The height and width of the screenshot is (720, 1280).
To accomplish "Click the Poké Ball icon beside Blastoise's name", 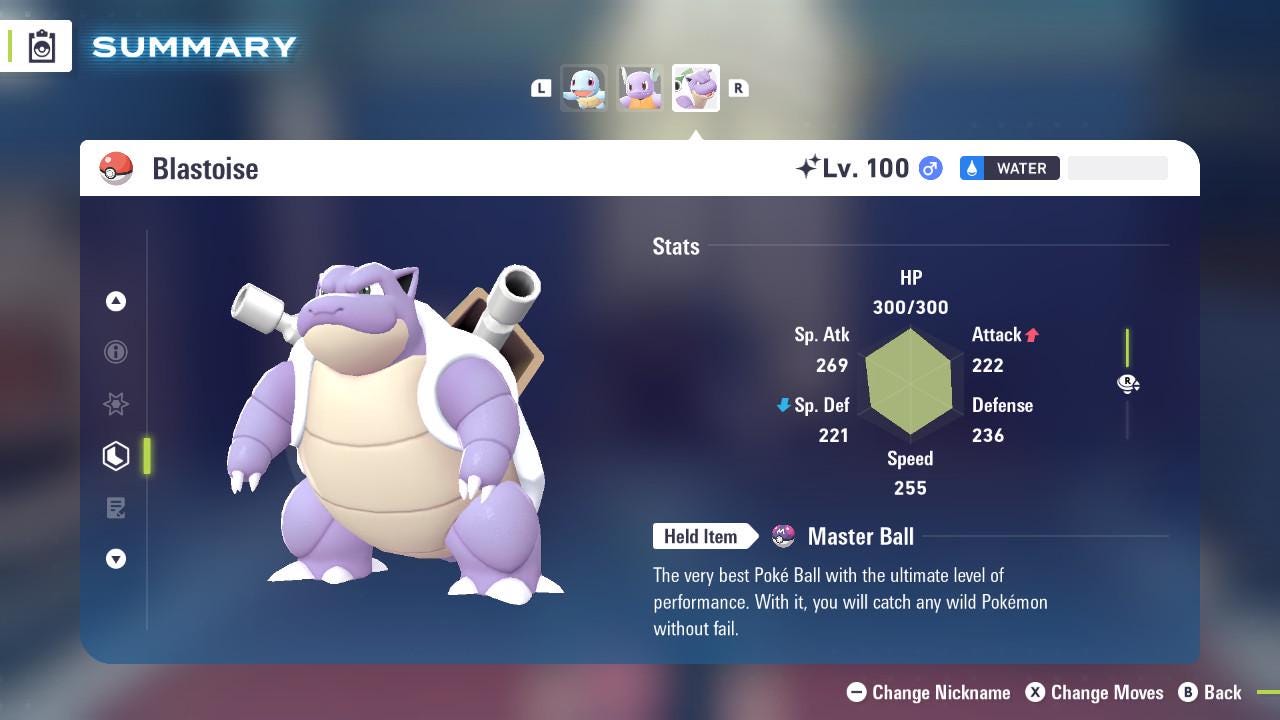I will (x=117, y=168).
